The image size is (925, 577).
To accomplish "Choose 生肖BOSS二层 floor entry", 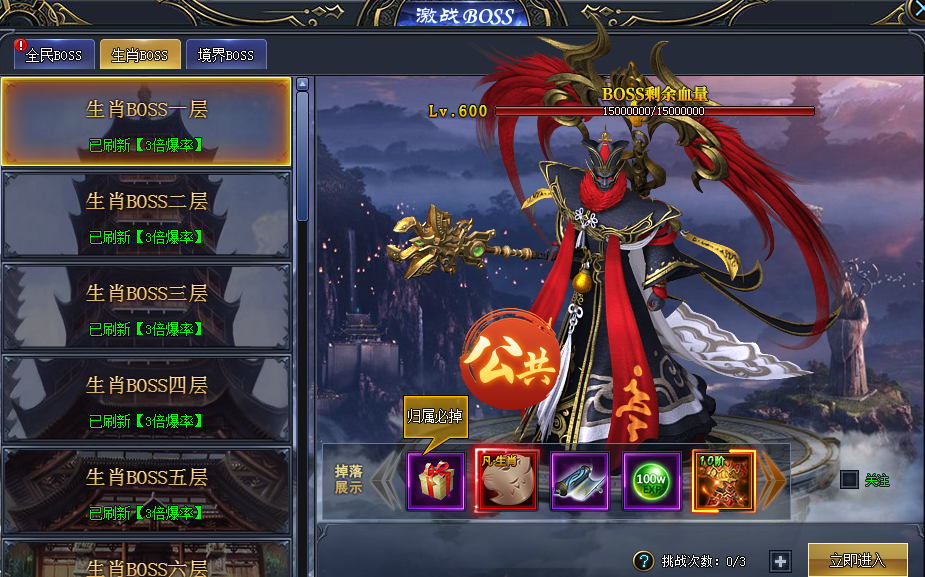I will [x=147, y=214].
